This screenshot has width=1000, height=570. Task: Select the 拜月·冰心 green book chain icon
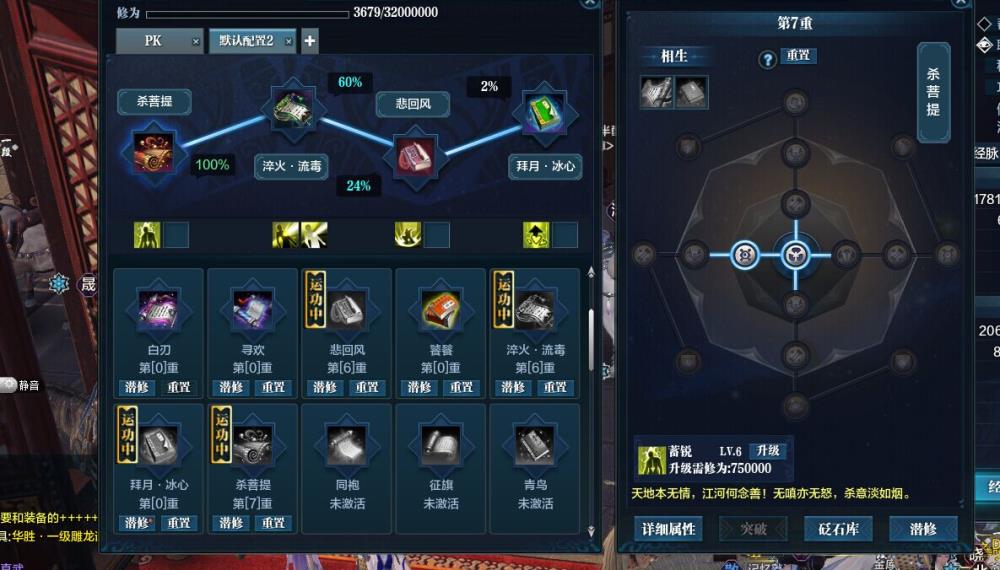pyautogui.click(x=545, y=113)
